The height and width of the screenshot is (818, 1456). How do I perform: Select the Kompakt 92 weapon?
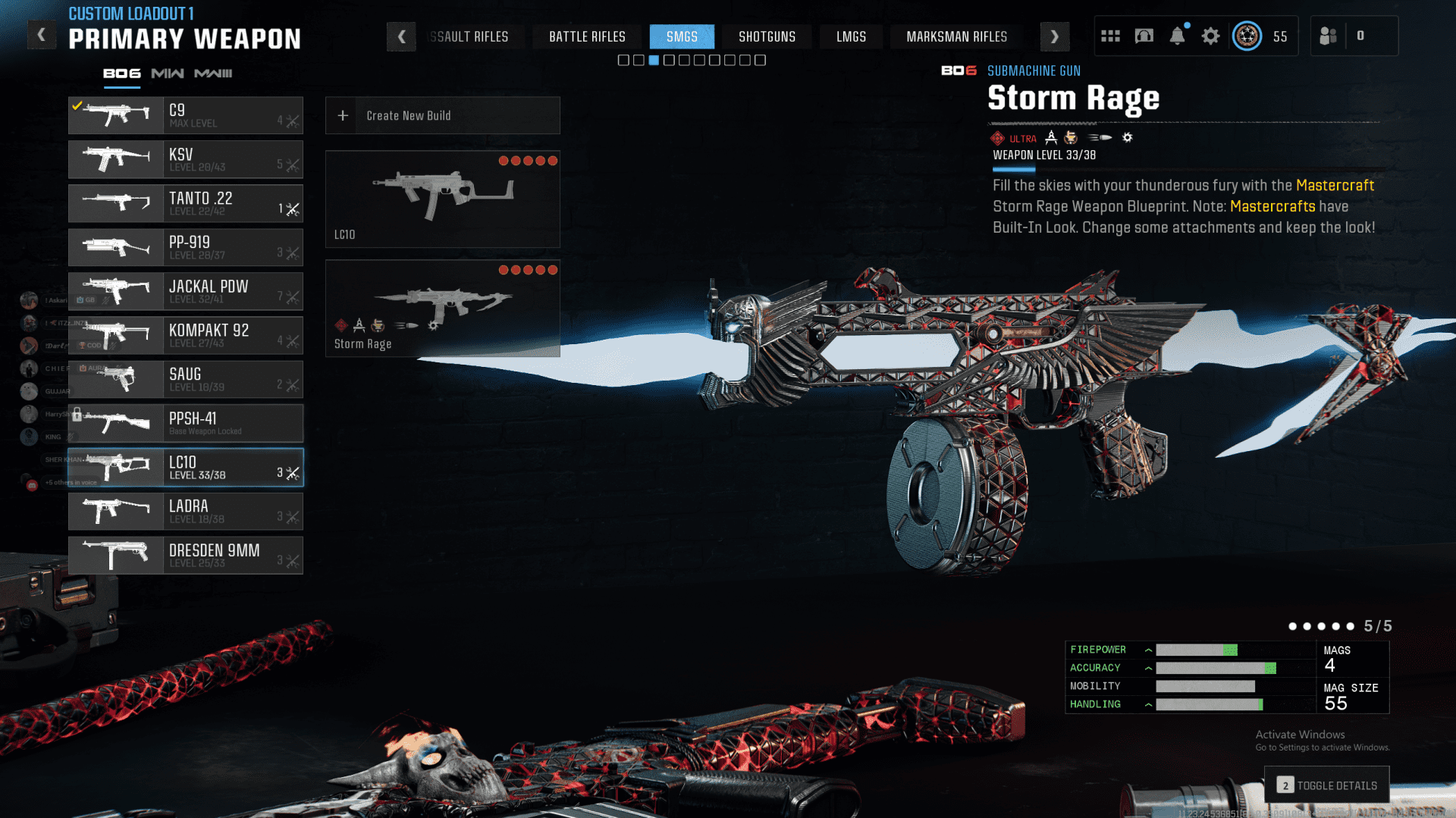tap(186, 335)
